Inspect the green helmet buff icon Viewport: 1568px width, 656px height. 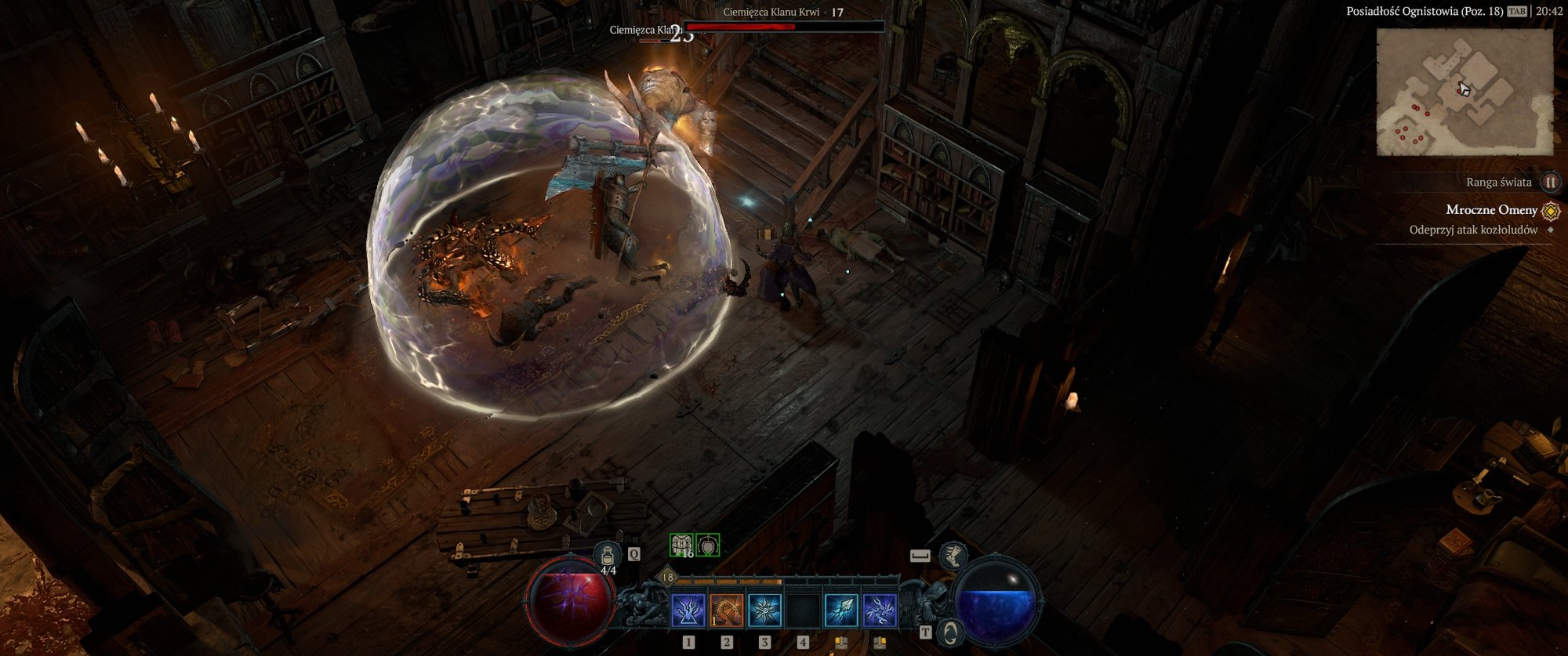[x=708, y=545]
